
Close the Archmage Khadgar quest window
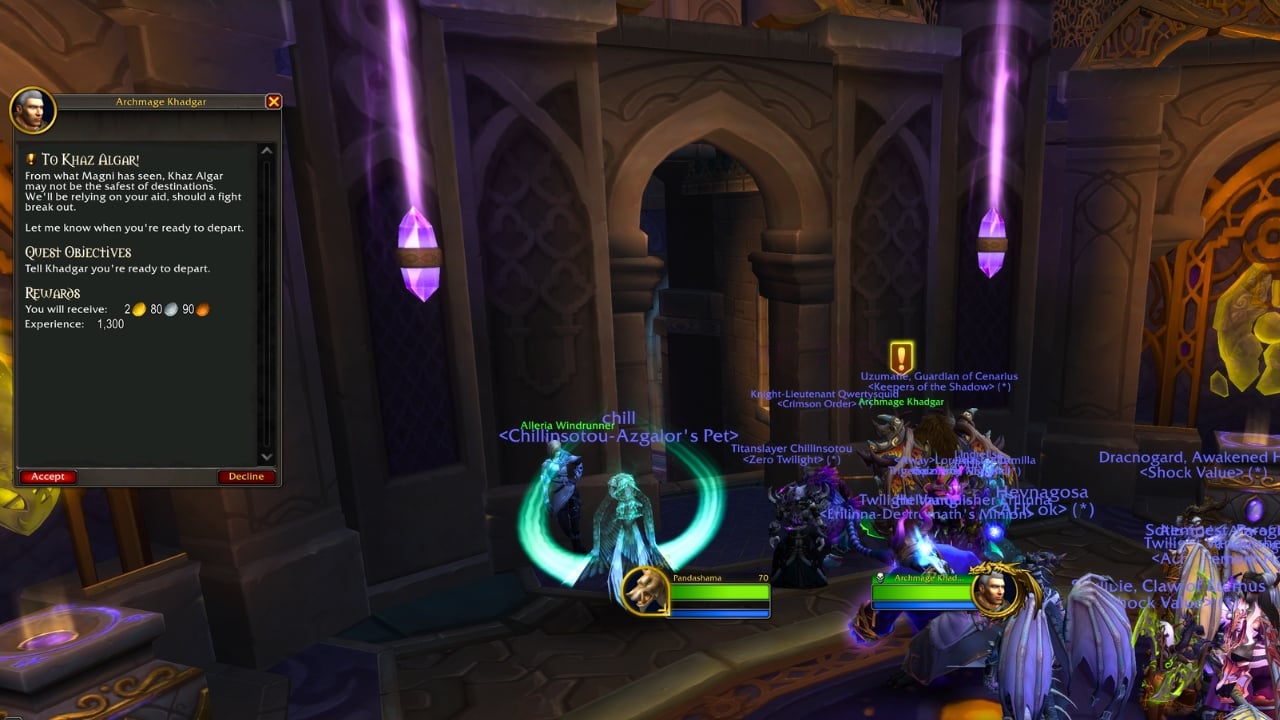(x=274, y=101)
